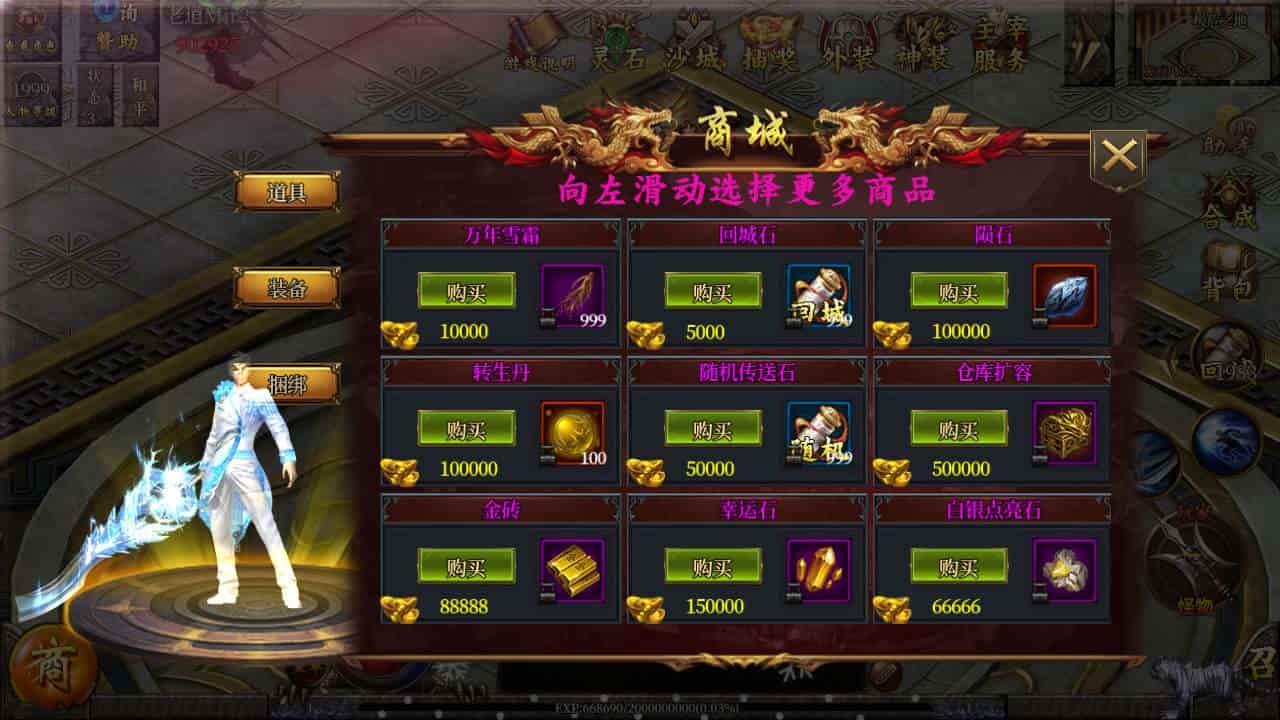
Task: Buy the 白银点亮石
Action: coord(958,567)
